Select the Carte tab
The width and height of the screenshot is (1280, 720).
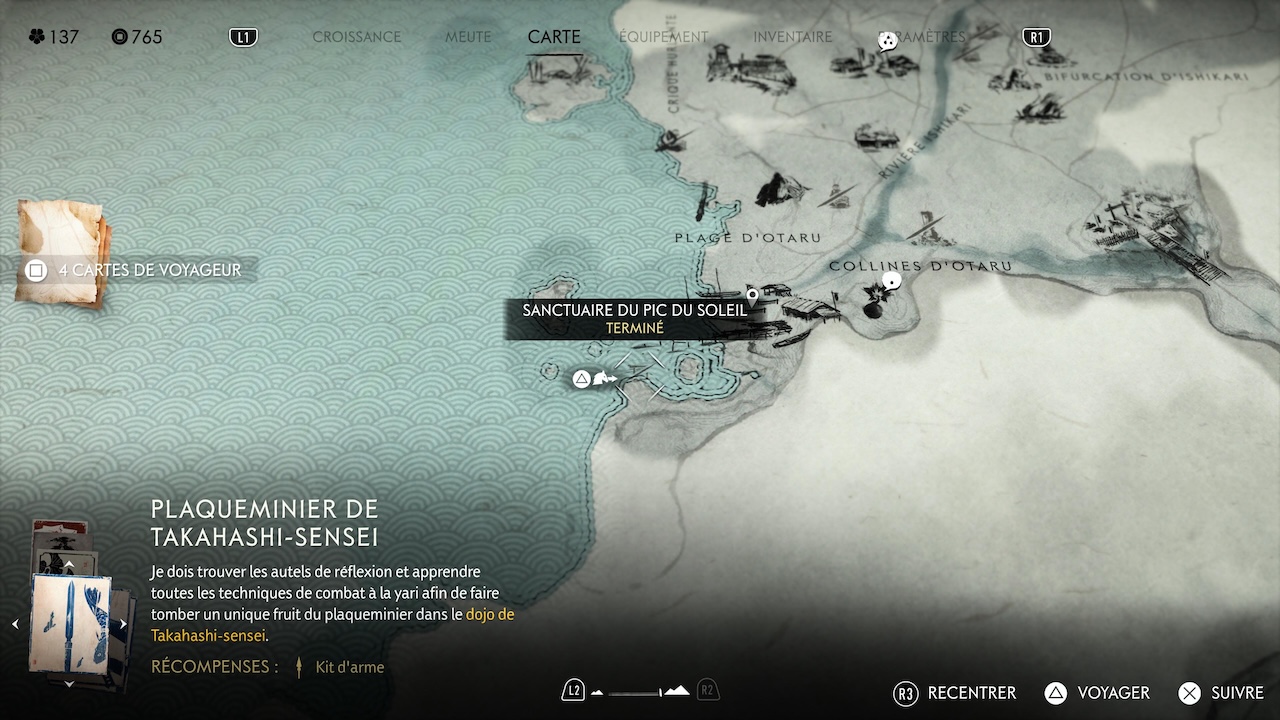tap(554, 37)
